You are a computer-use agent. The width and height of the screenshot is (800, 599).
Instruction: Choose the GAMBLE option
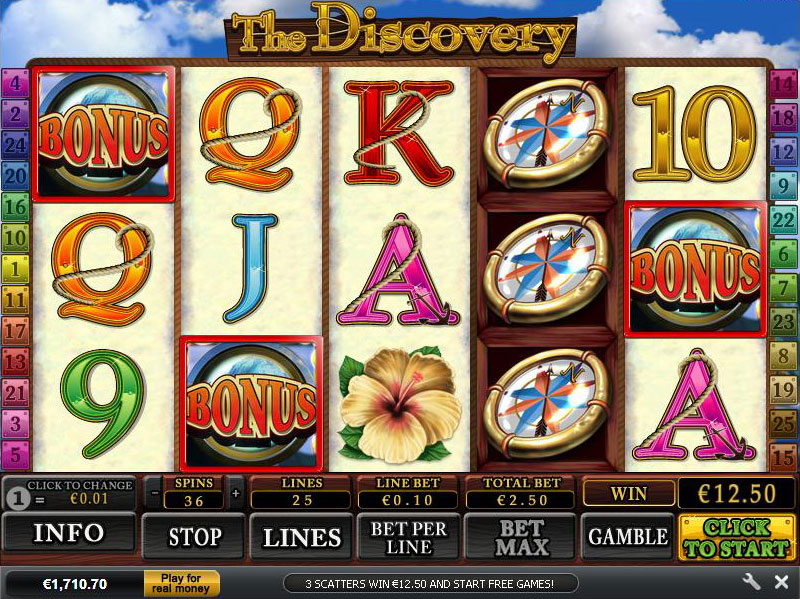pos(627,537)
